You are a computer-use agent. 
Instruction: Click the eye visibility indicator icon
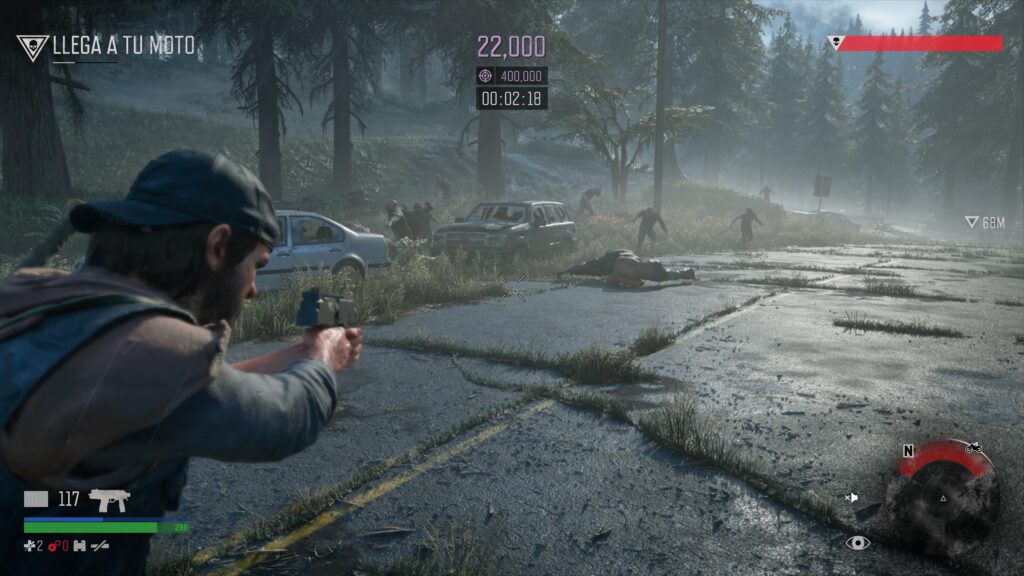point(857,542)
